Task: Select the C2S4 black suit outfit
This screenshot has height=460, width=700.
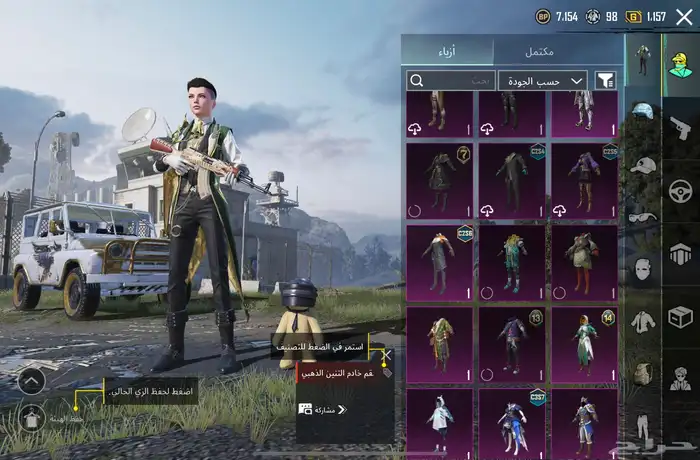Action: coord(512,181)
